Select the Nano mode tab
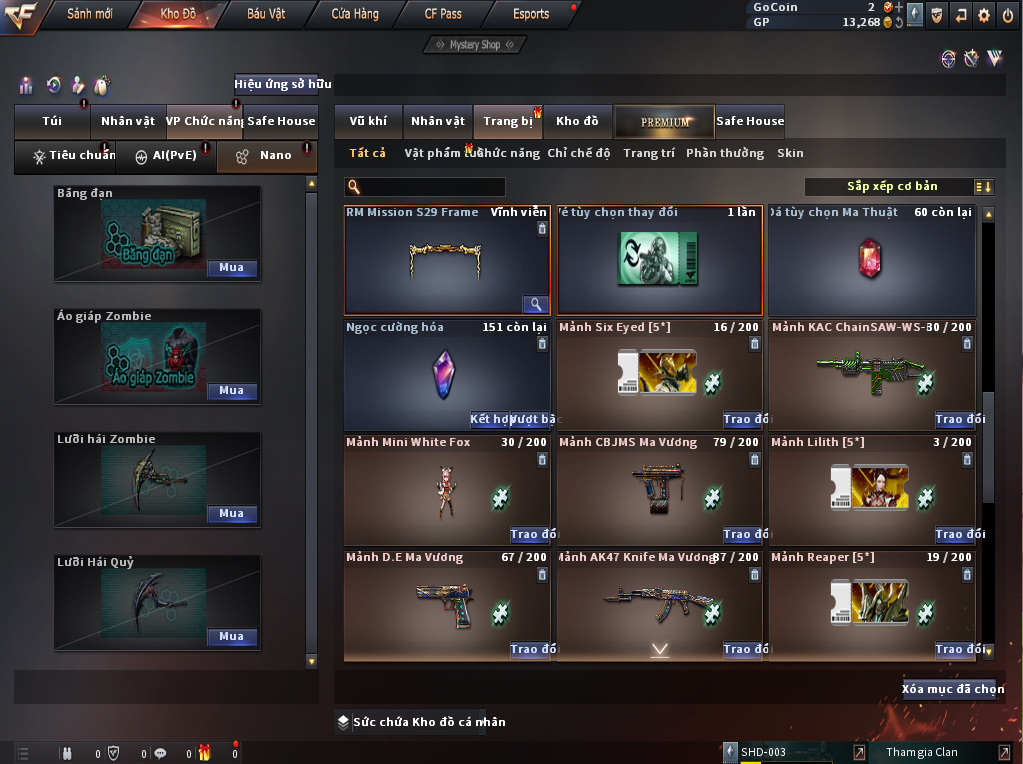Screen dimensions: 1023x764 click(x=267, y=156)
